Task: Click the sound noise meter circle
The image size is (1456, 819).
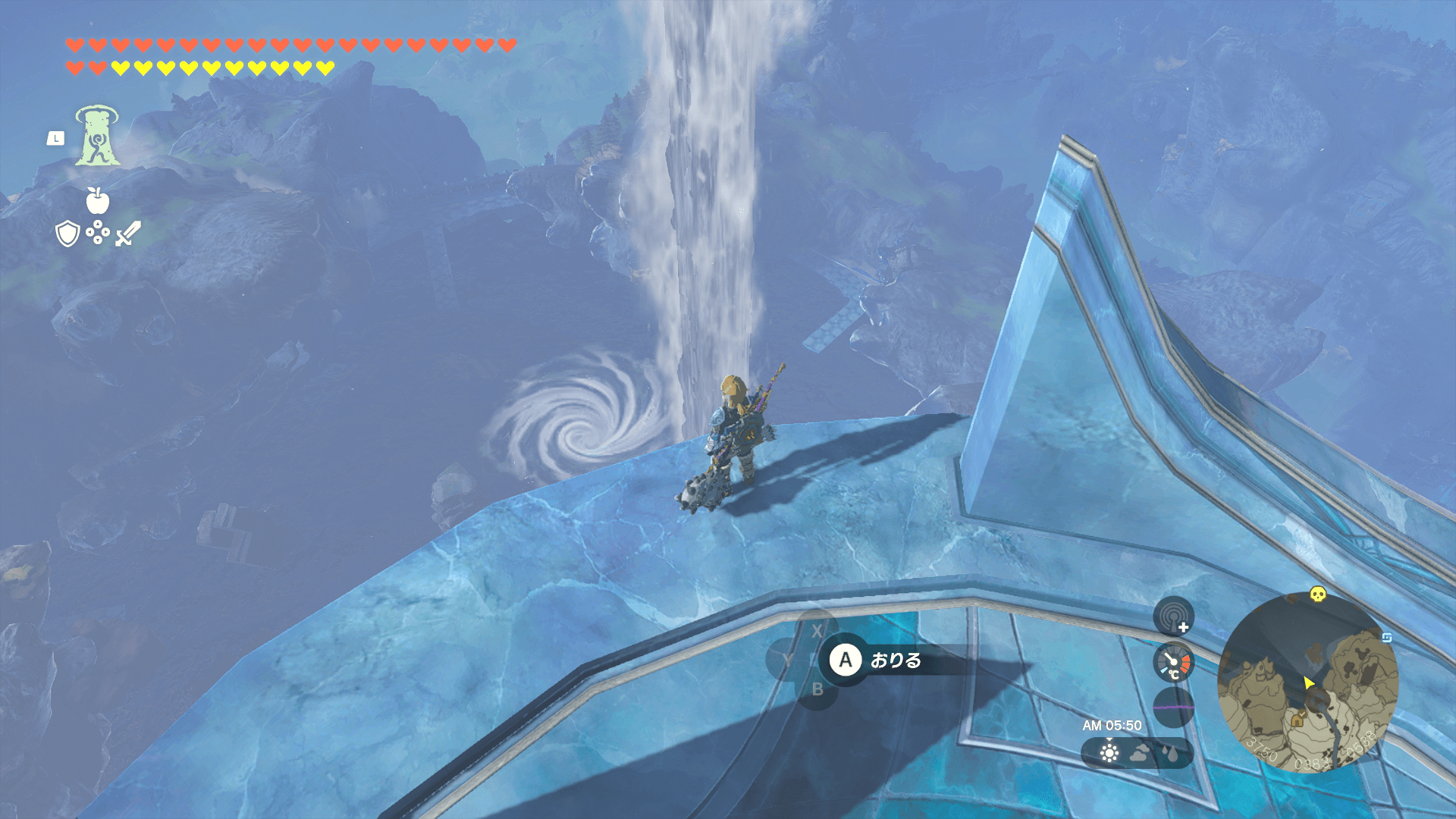Action: pos(1173,707)
